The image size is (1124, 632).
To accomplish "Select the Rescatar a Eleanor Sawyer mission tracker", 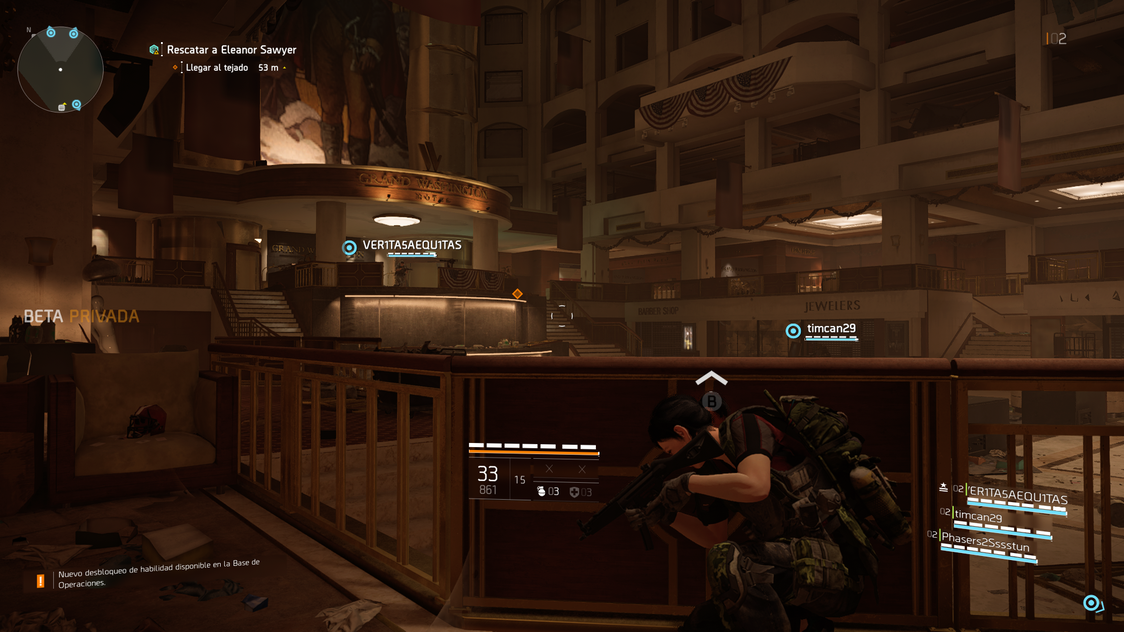I will click(230, 50).
